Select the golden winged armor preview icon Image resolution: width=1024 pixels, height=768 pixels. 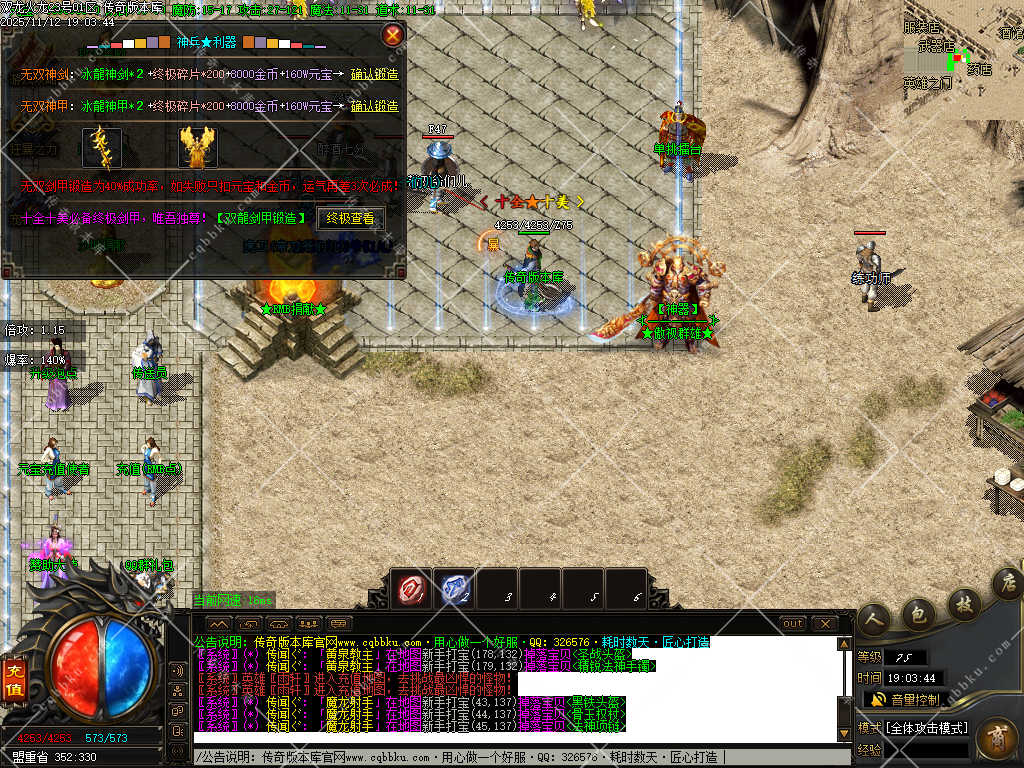[198, 148]
